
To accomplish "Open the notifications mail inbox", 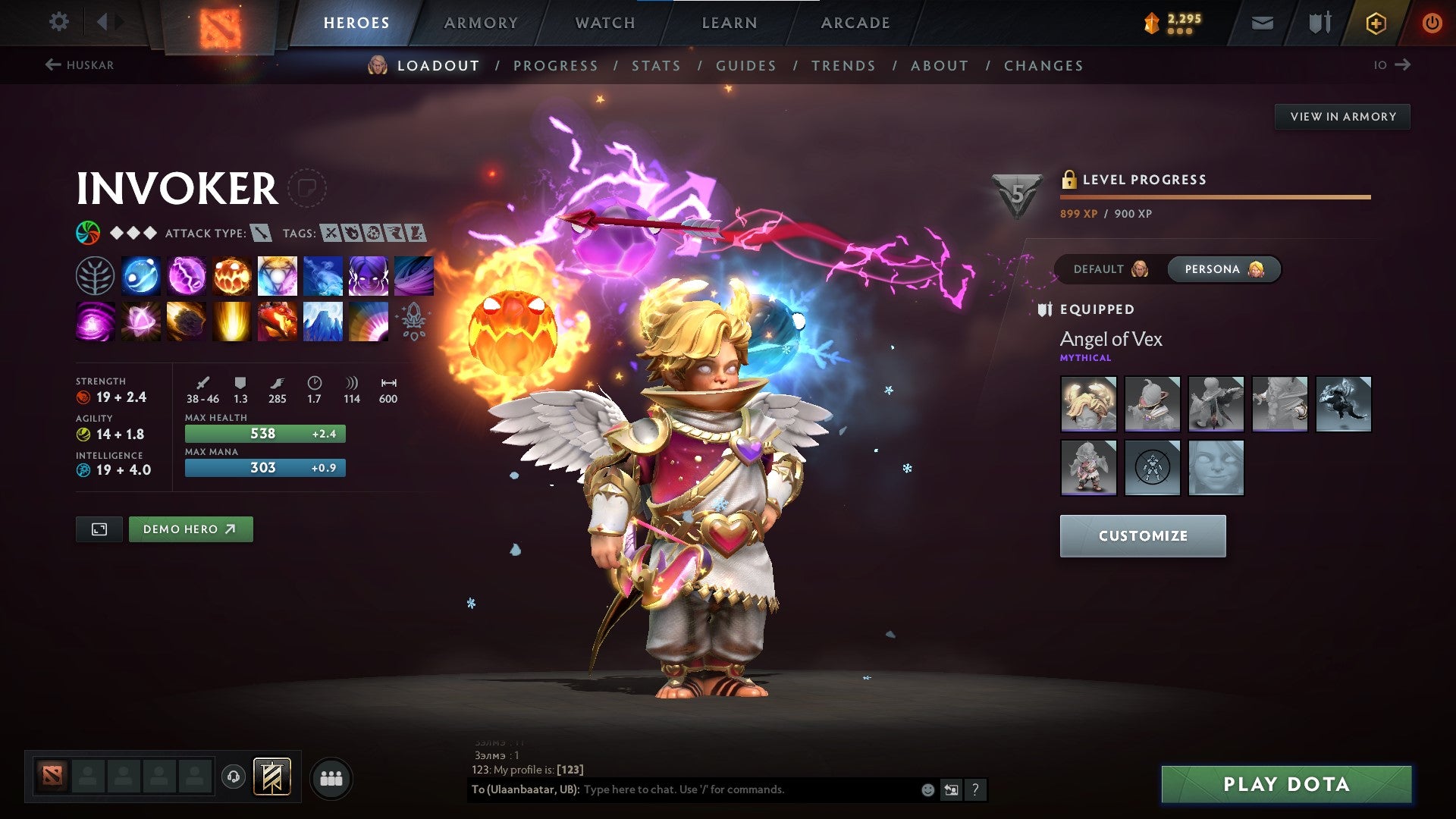I will click(x=1263, y=22).
